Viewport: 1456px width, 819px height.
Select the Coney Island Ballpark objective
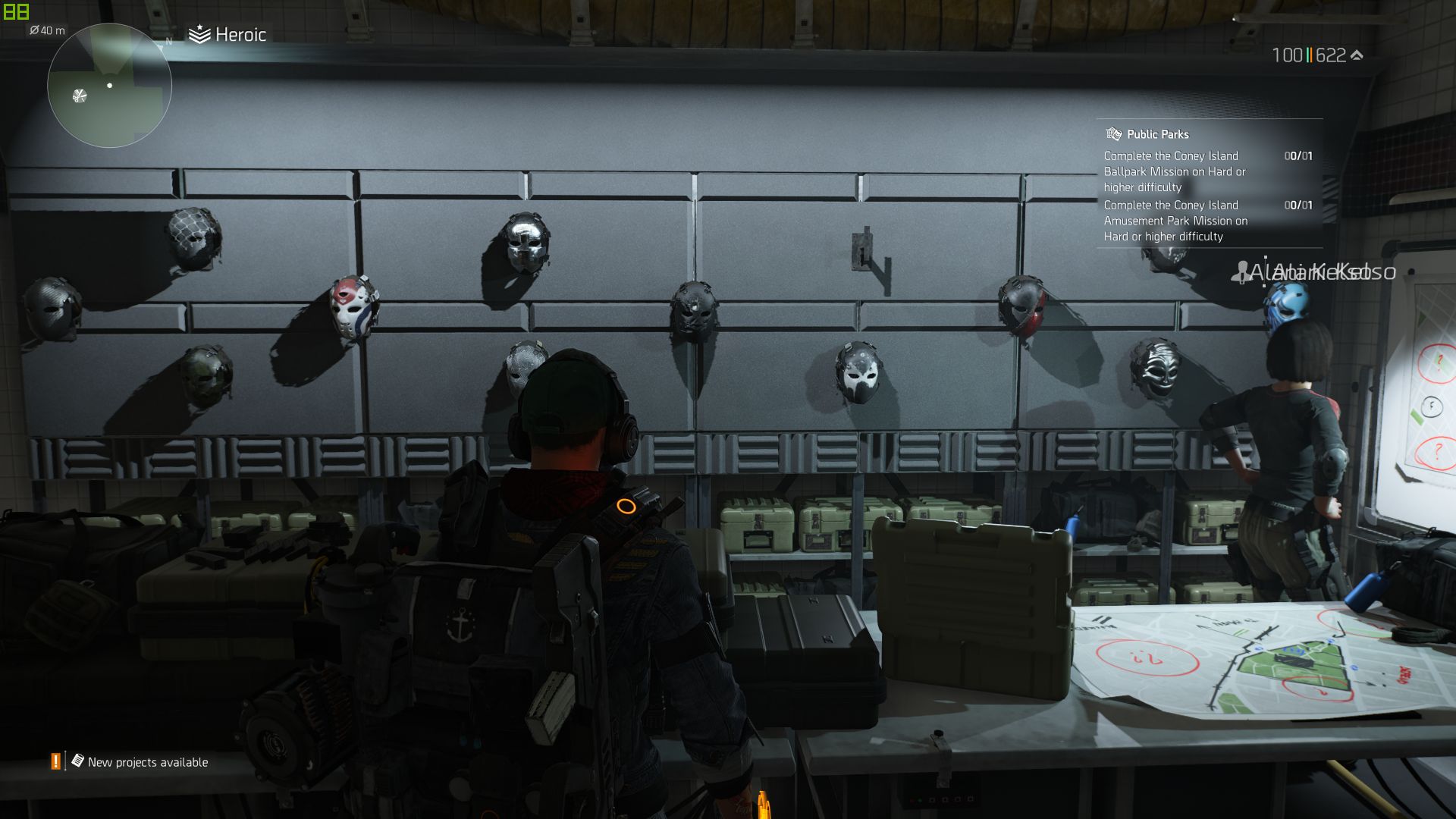tap(1174, 171)
